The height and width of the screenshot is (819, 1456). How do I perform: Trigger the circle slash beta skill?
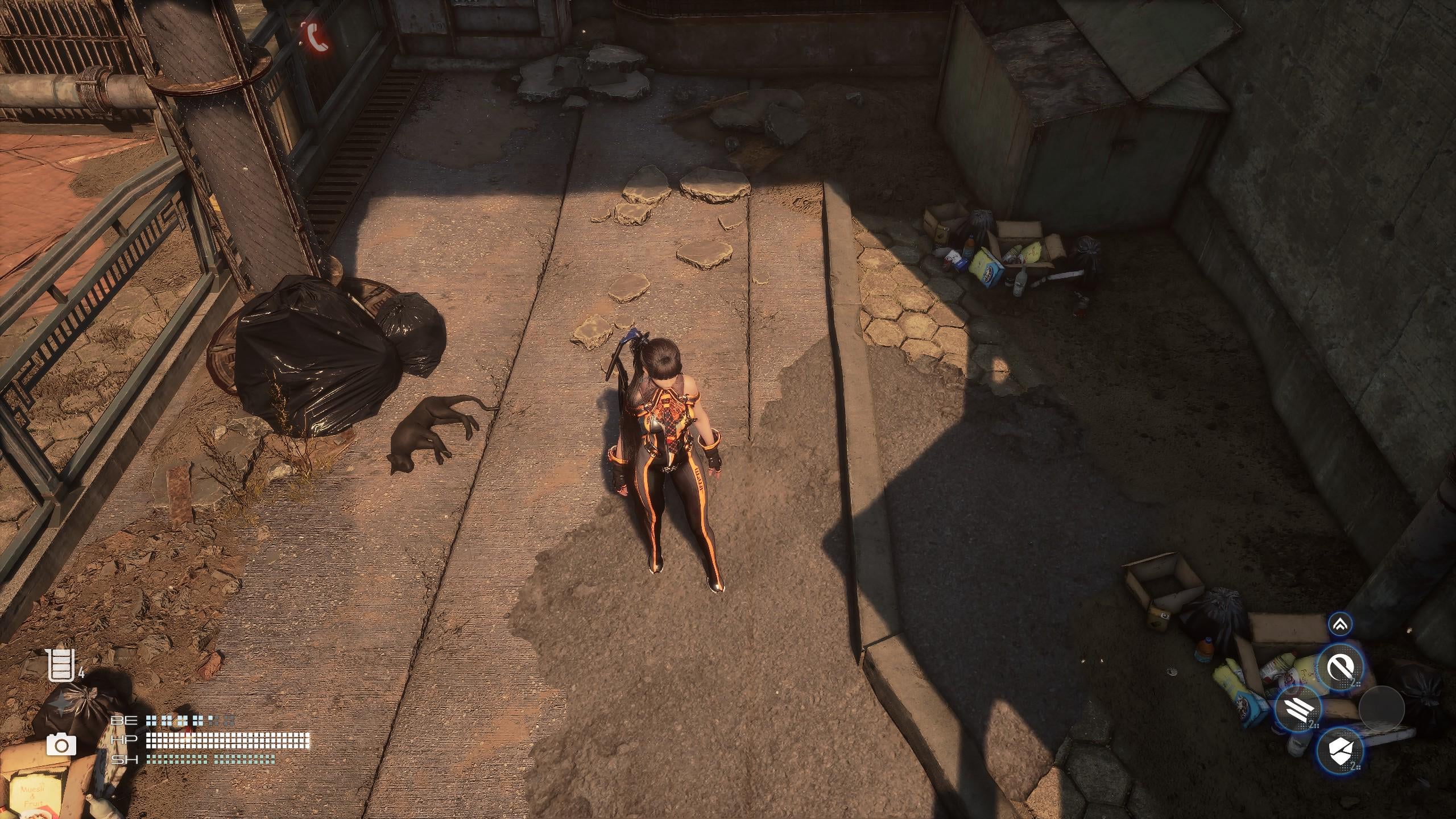coord(1340,668)
